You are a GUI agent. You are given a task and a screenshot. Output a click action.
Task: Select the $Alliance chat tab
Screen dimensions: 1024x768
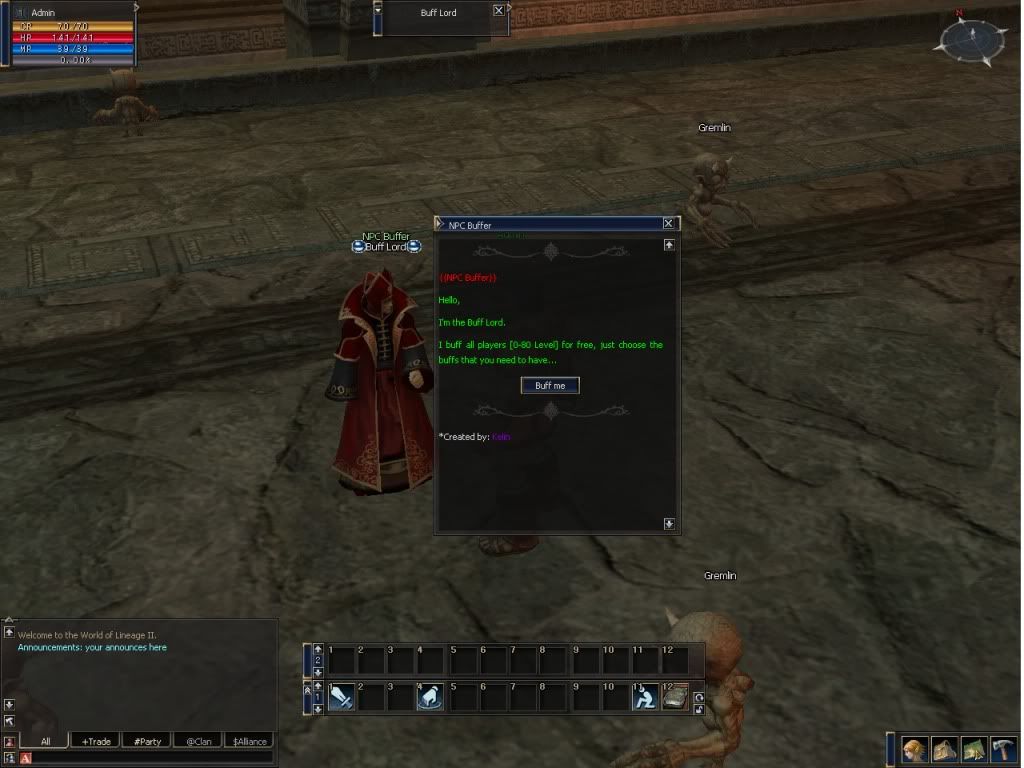[249, 741]
